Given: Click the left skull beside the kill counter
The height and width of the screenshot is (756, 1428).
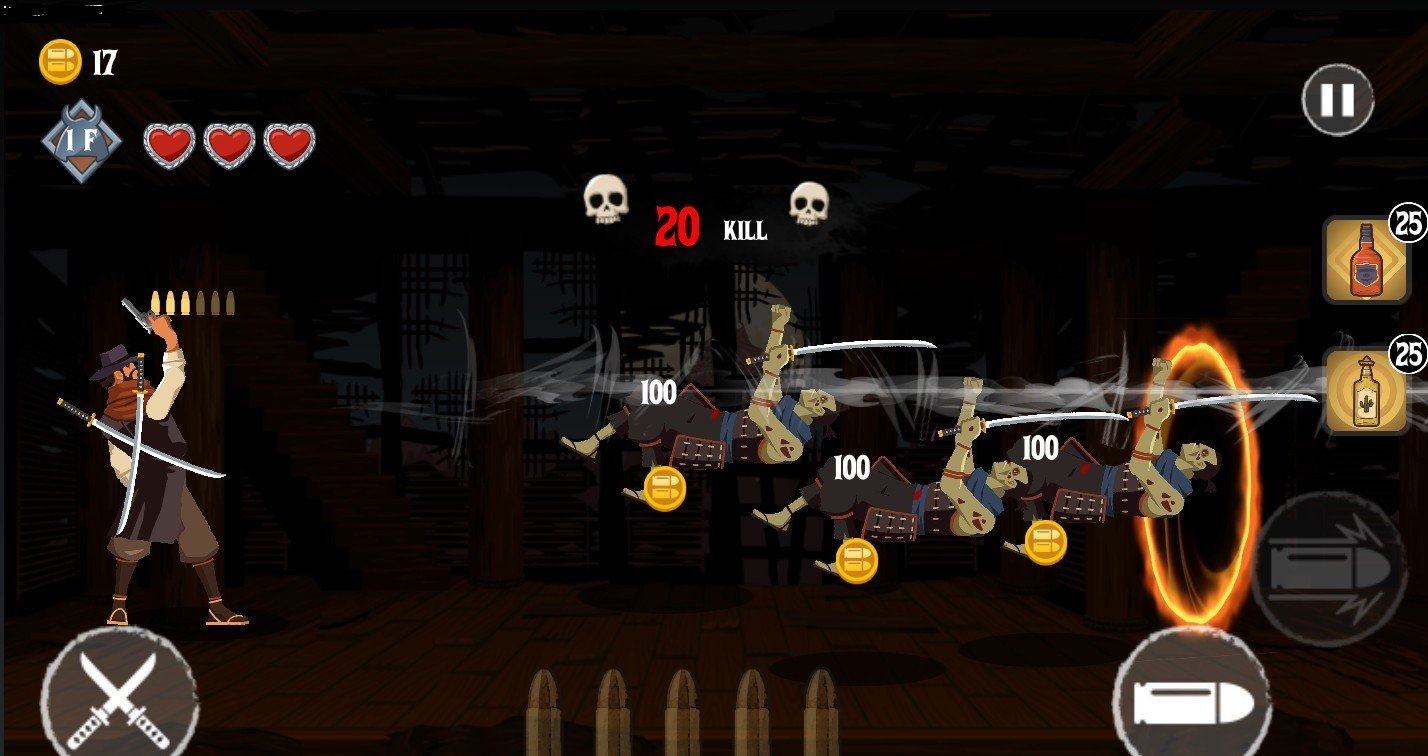Looking at the screenshot, I should [605, 200].
